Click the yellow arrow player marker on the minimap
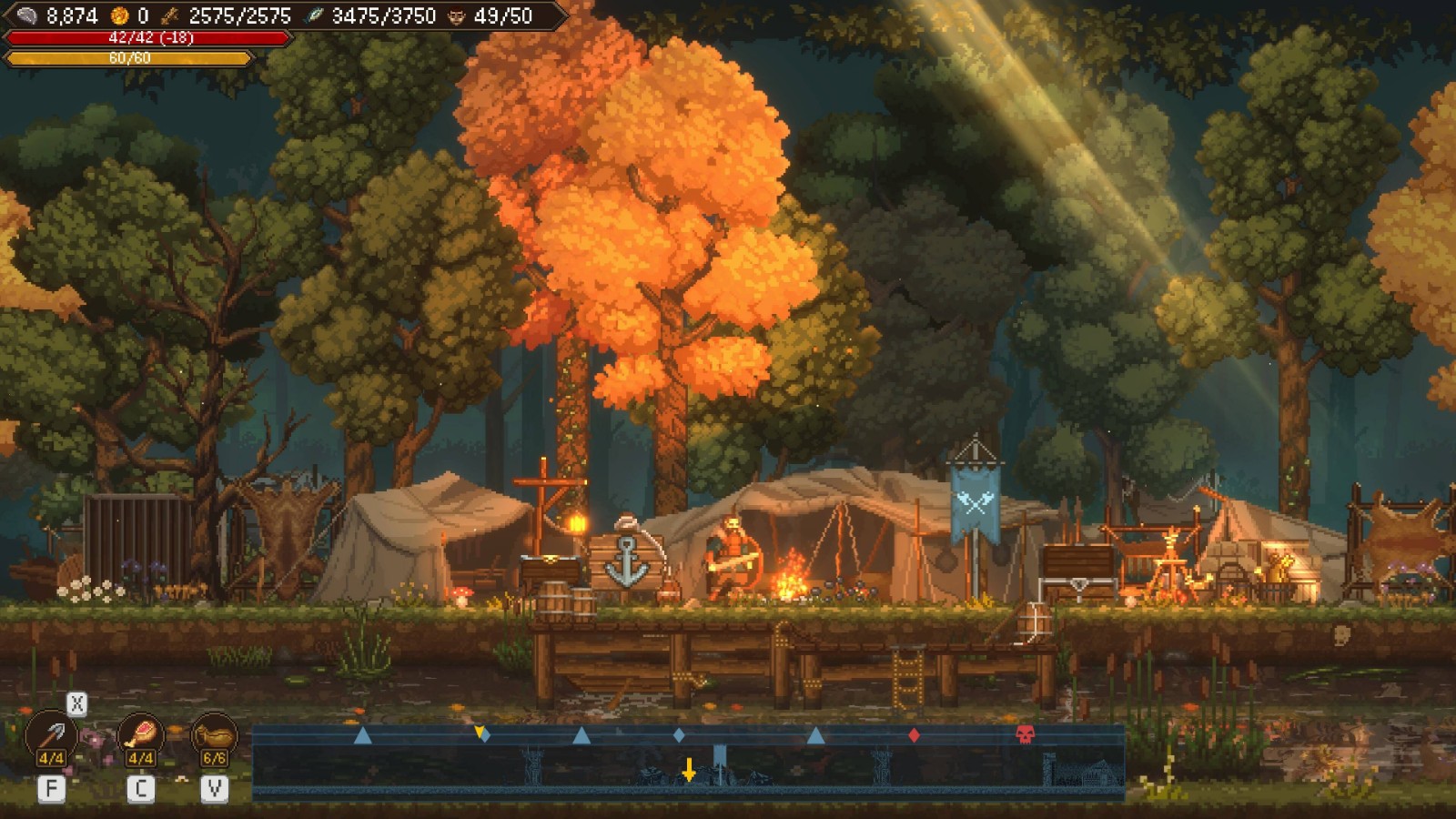Screen dimensions: 1456x819 pyautogui.click(x=689, y=770)
